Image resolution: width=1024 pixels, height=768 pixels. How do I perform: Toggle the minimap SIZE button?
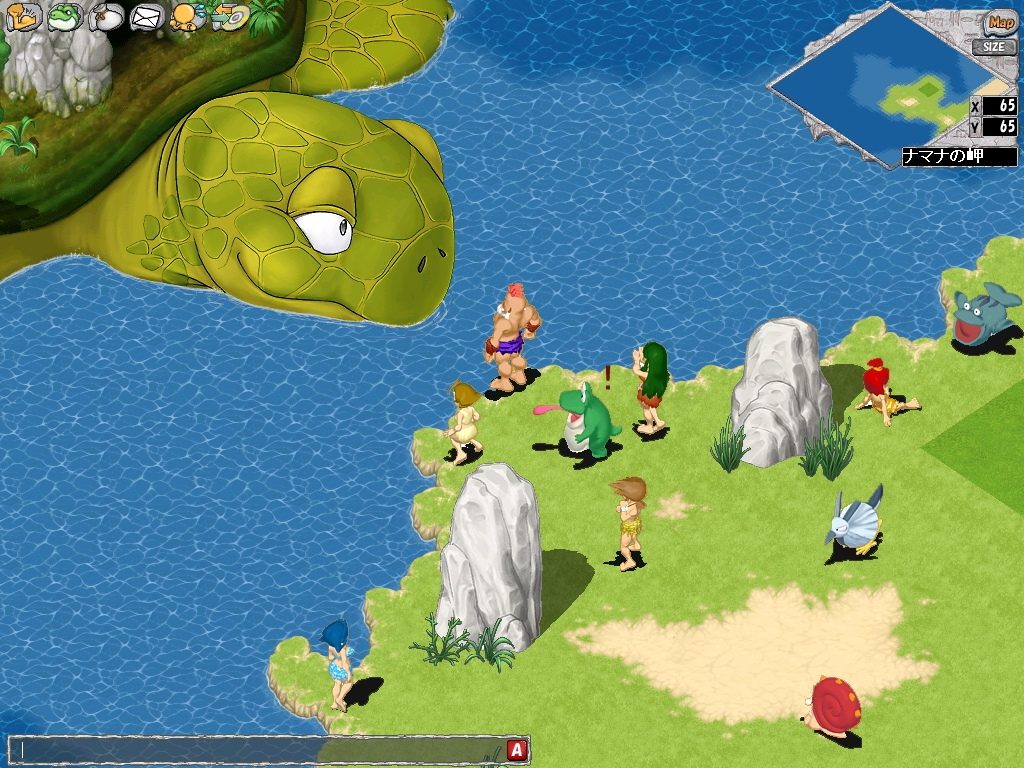coord(995,46)
